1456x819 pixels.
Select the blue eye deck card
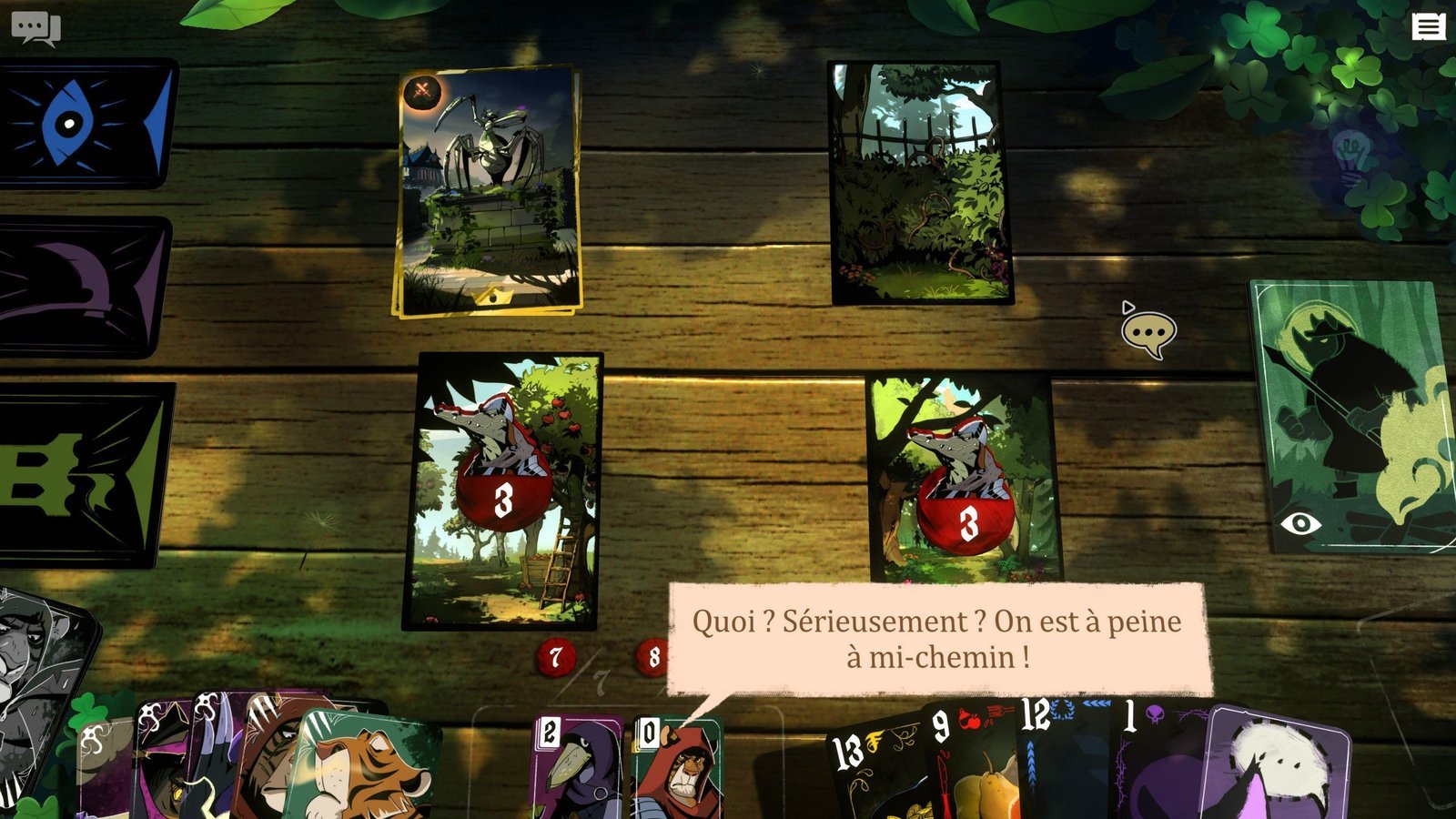click(x=86, y=124)
